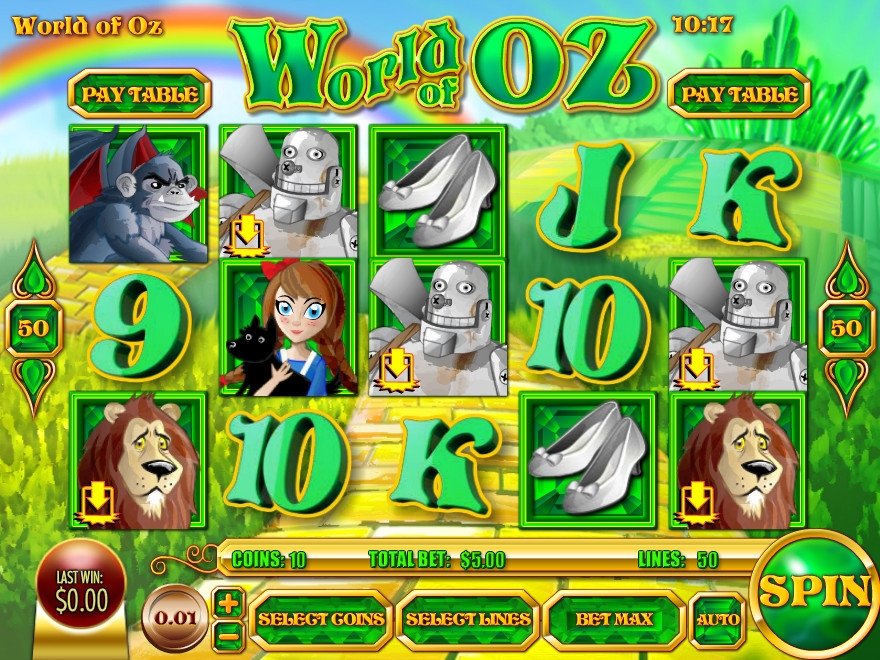Screen dimensions: 880x660
Task: Click the Select Coins button
Action: coord(320,619)
